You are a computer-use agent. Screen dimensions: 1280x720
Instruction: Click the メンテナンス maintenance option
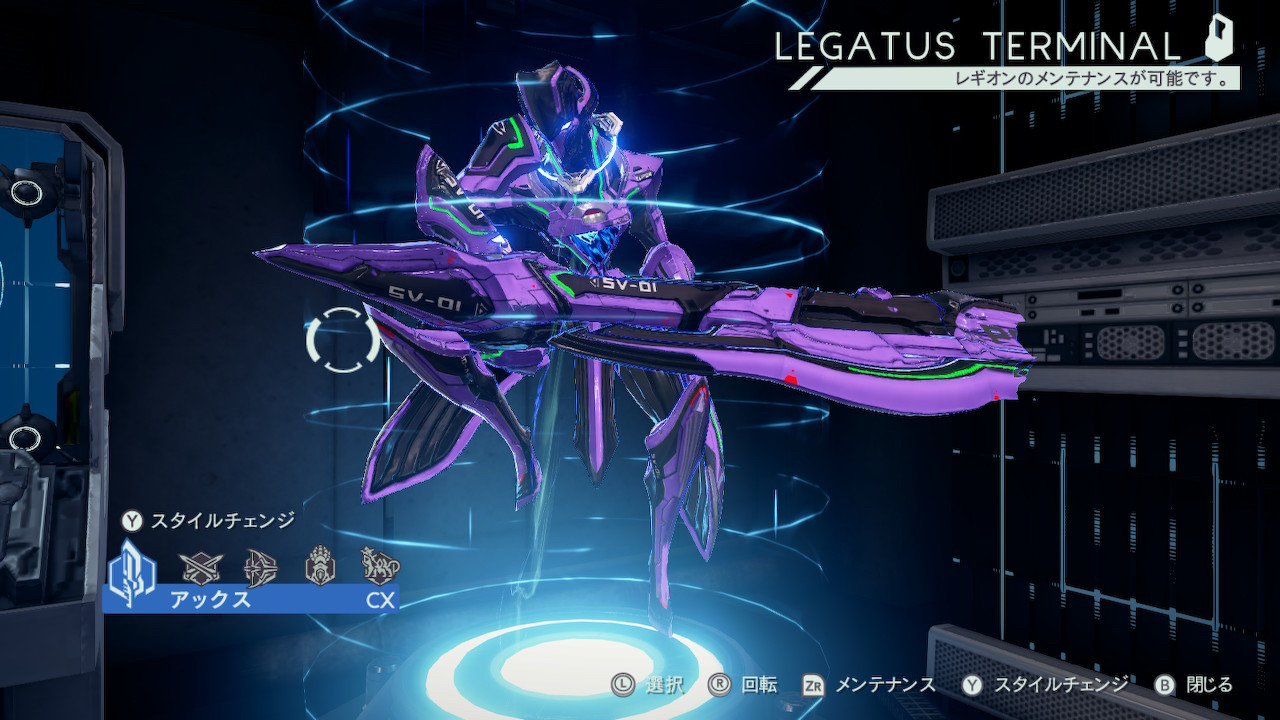pos(870,685)
